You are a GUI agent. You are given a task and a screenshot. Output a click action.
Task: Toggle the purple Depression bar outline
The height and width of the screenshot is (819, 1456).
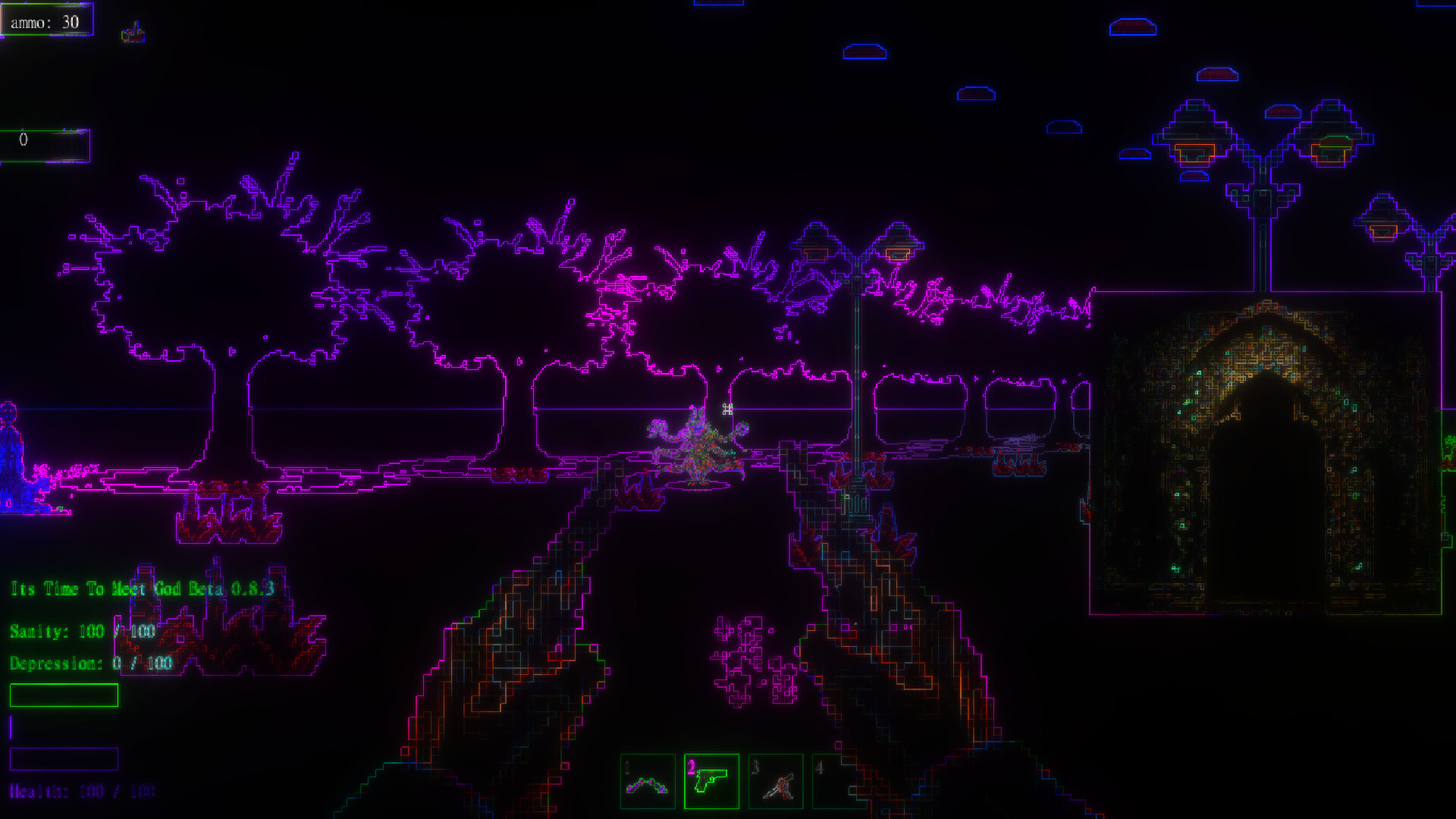(64, 759)
